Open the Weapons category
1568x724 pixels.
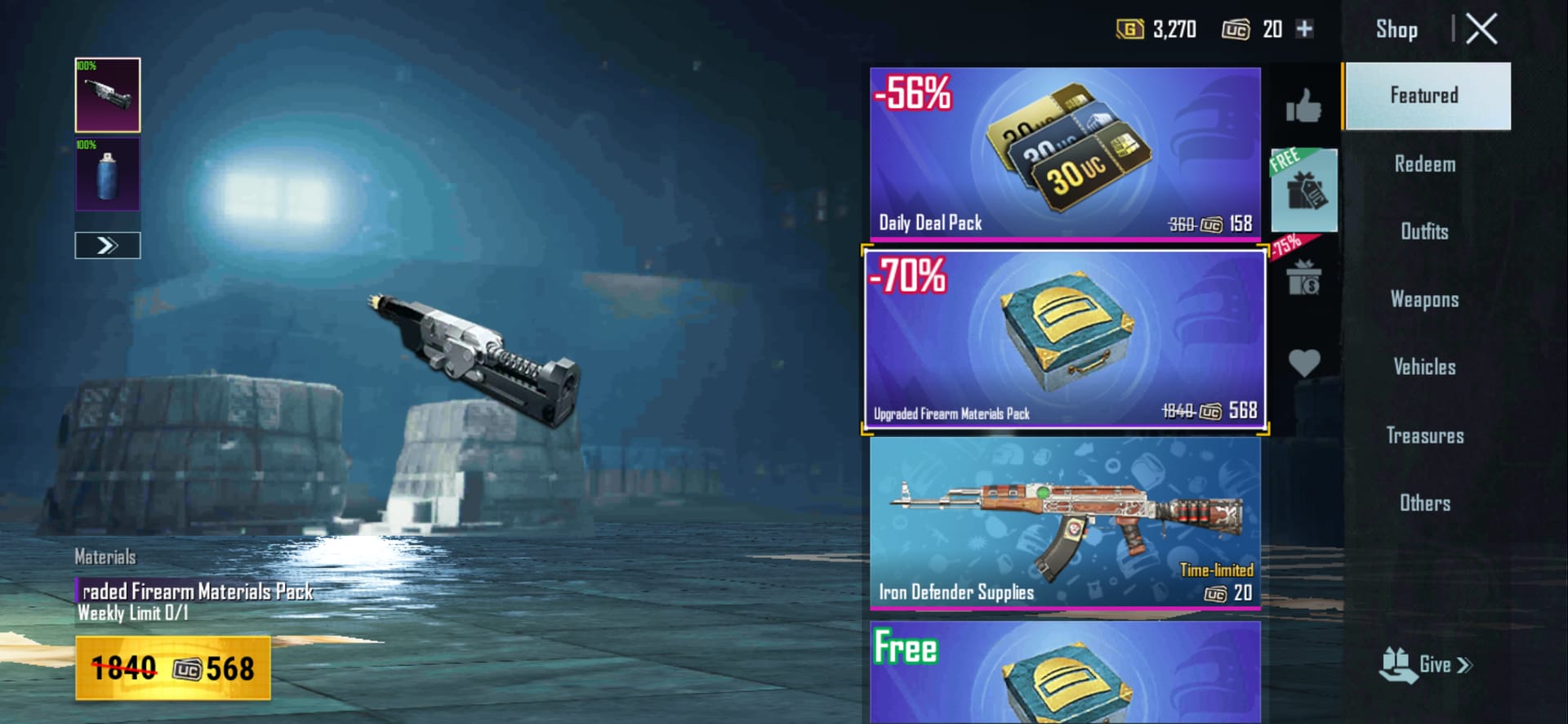click(1424, 299)
